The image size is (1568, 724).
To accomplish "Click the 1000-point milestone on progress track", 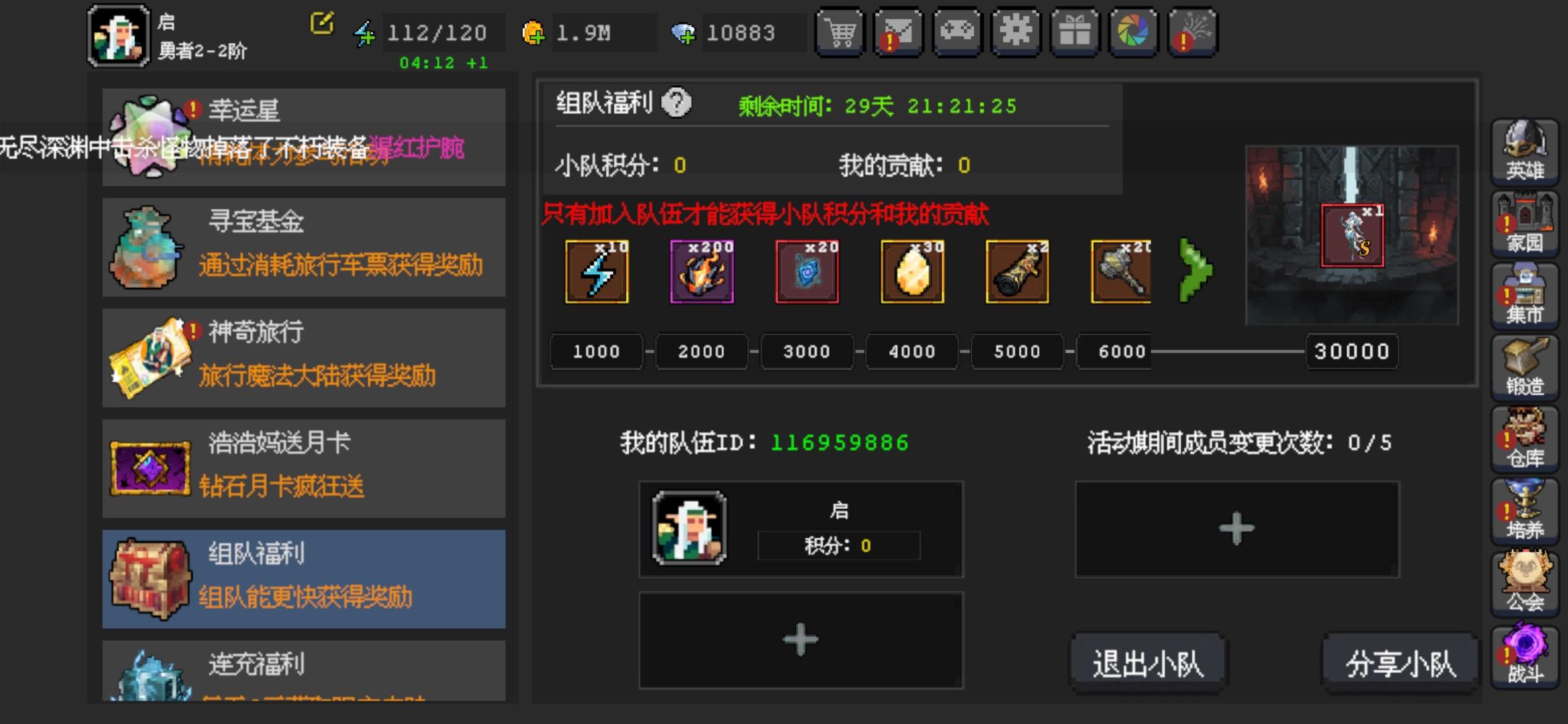I will 595,351.
